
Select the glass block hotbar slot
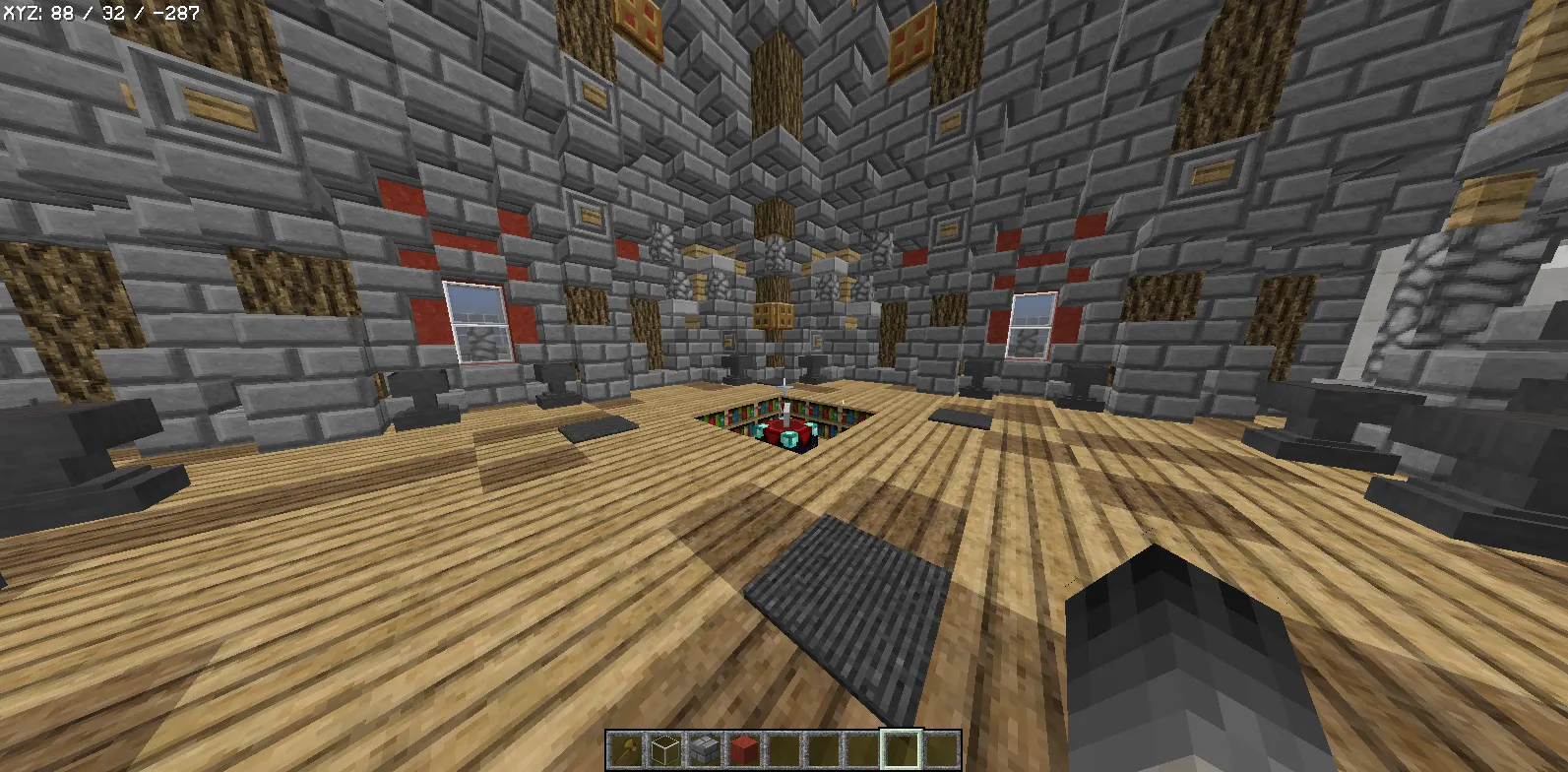pos(664,750)
